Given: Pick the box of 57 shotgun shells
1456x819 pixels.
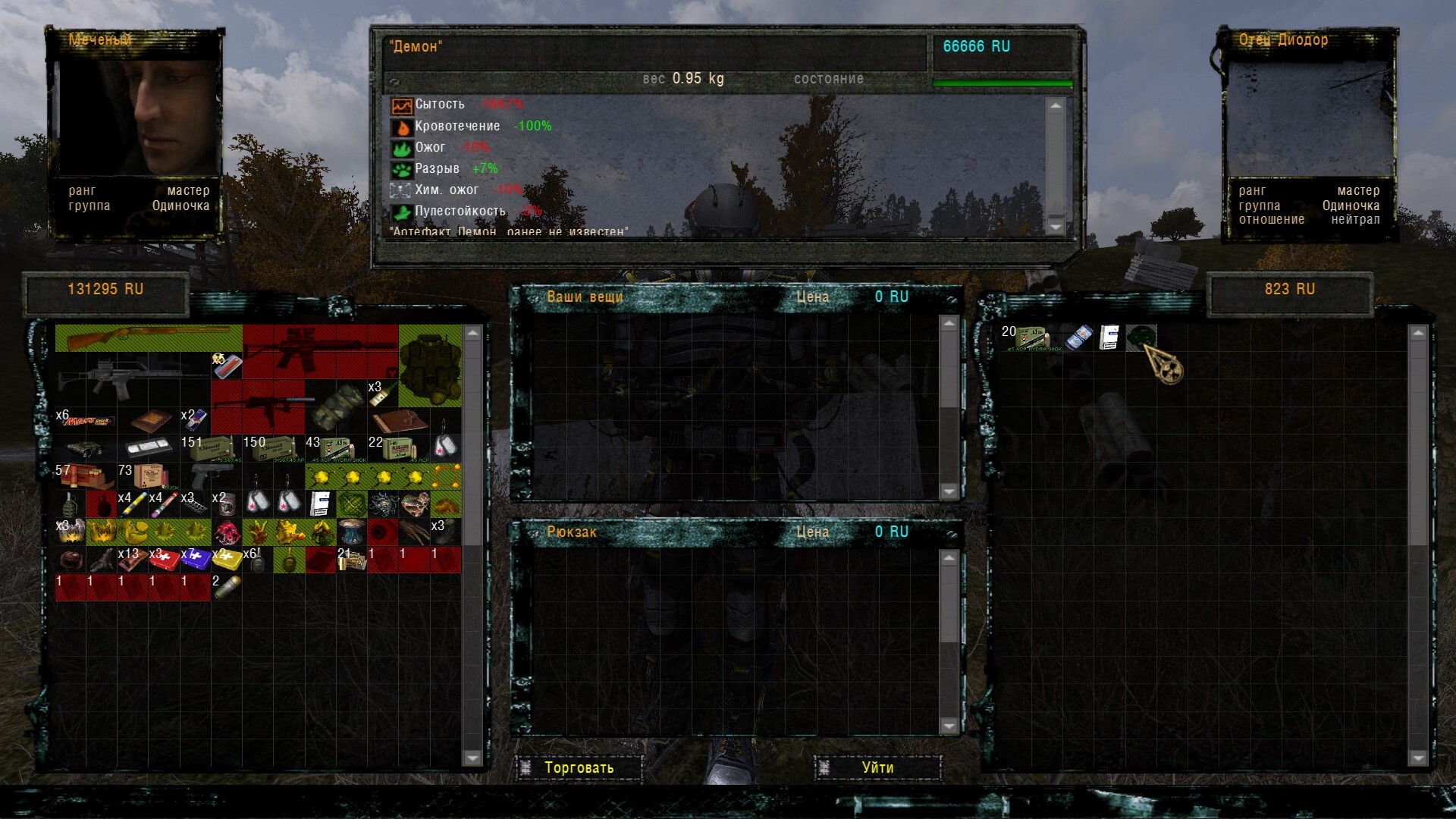Looking at the screenshot, I should 86,476.
